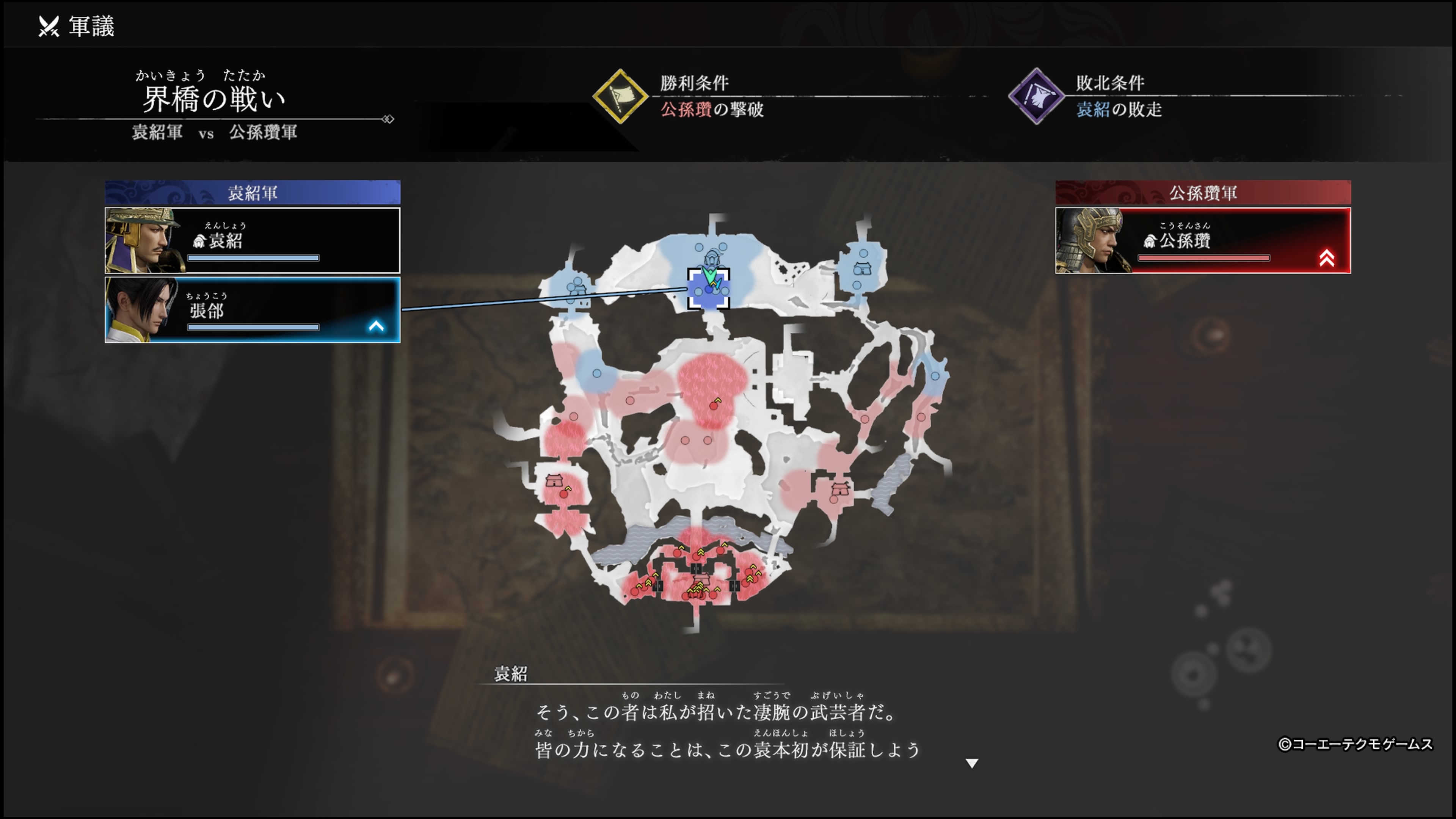Click the 袁紹軍 blue army banner
1456x819 pixels.
[x=252, y=191]
